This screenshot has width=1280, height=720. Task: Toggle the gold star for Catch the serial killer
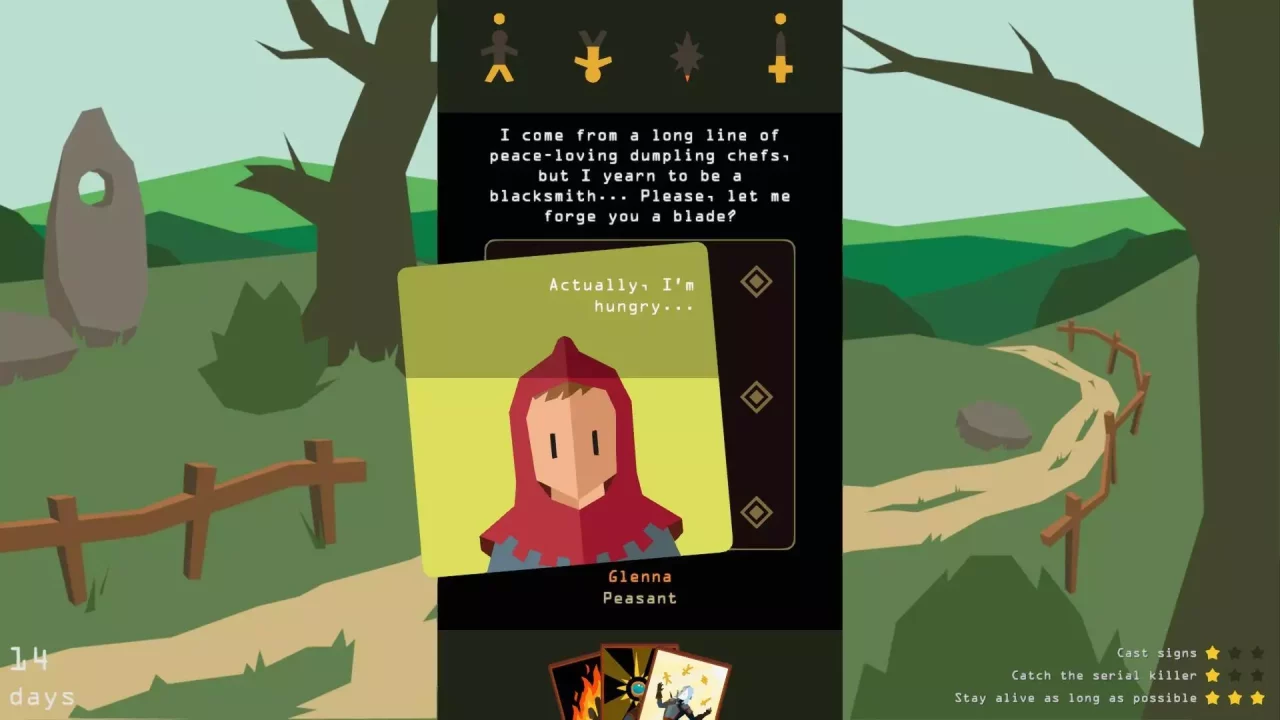(x=1213, y=675)
